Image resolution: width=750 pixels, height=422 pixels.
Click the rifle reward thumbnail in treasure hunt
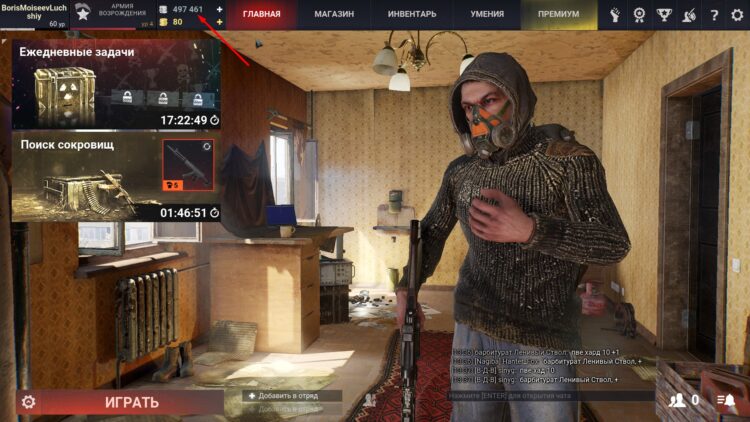(188, 164)
